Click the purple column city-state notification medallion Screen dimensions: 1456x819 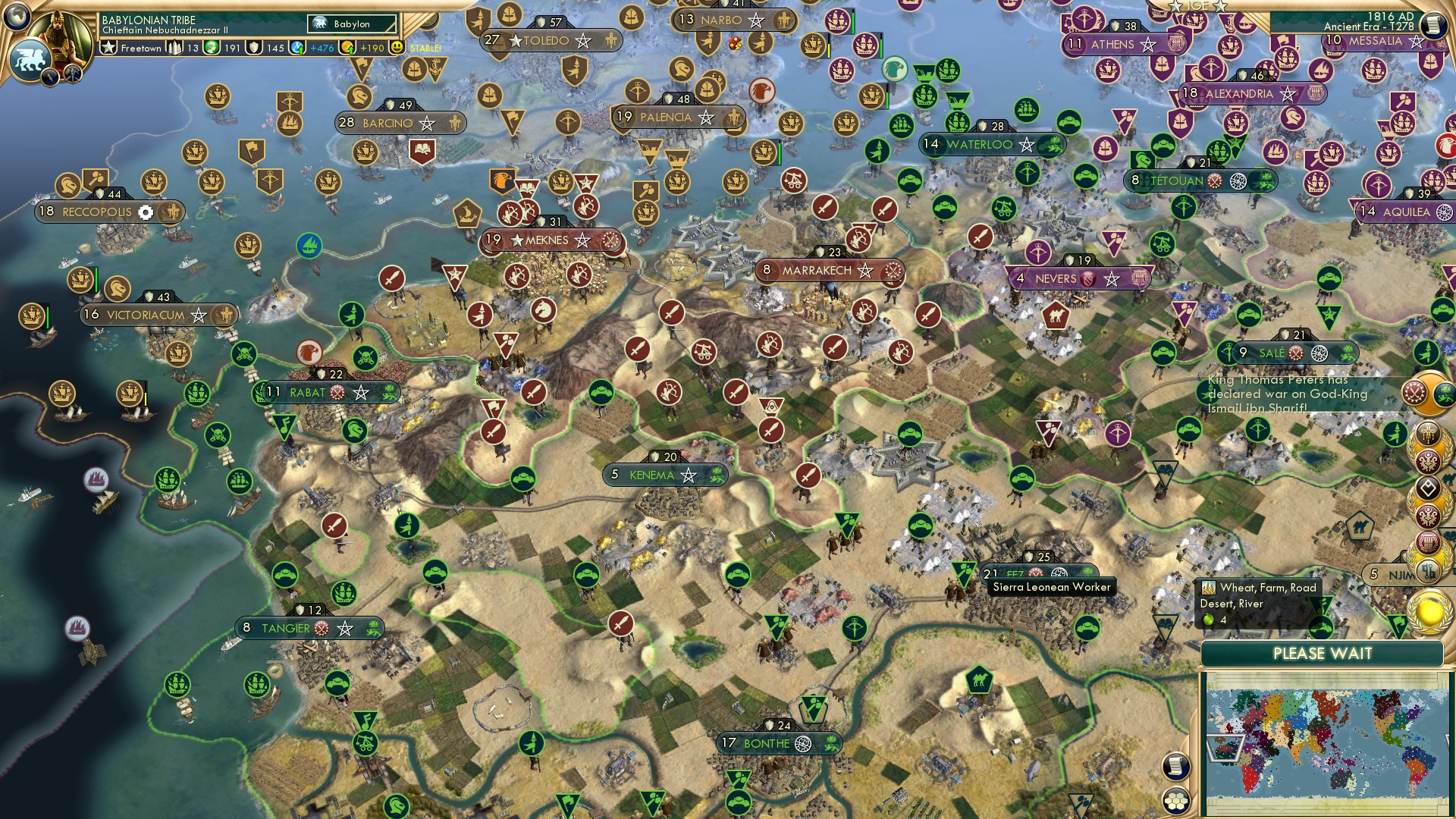click(1427, 541)
